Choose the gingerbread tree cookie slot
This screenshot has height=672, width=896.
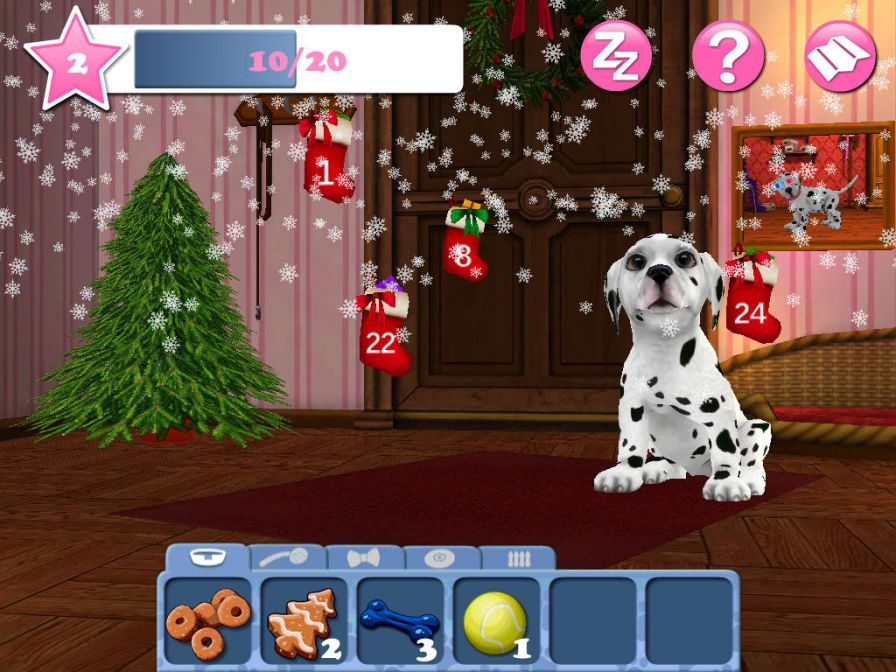(x=304, y=622)
